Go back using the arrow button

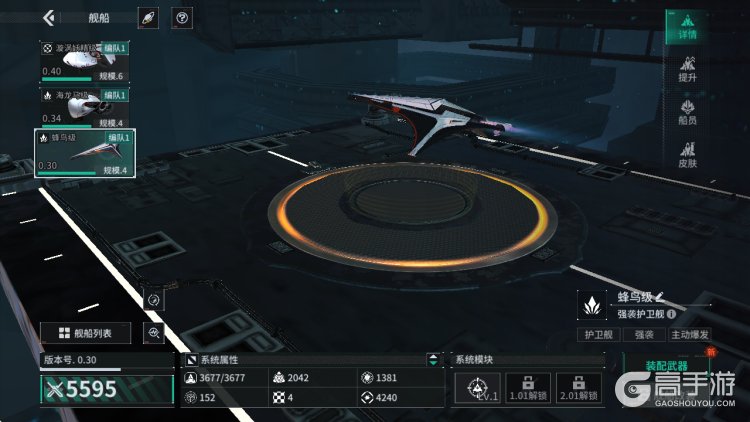(48, 17)
